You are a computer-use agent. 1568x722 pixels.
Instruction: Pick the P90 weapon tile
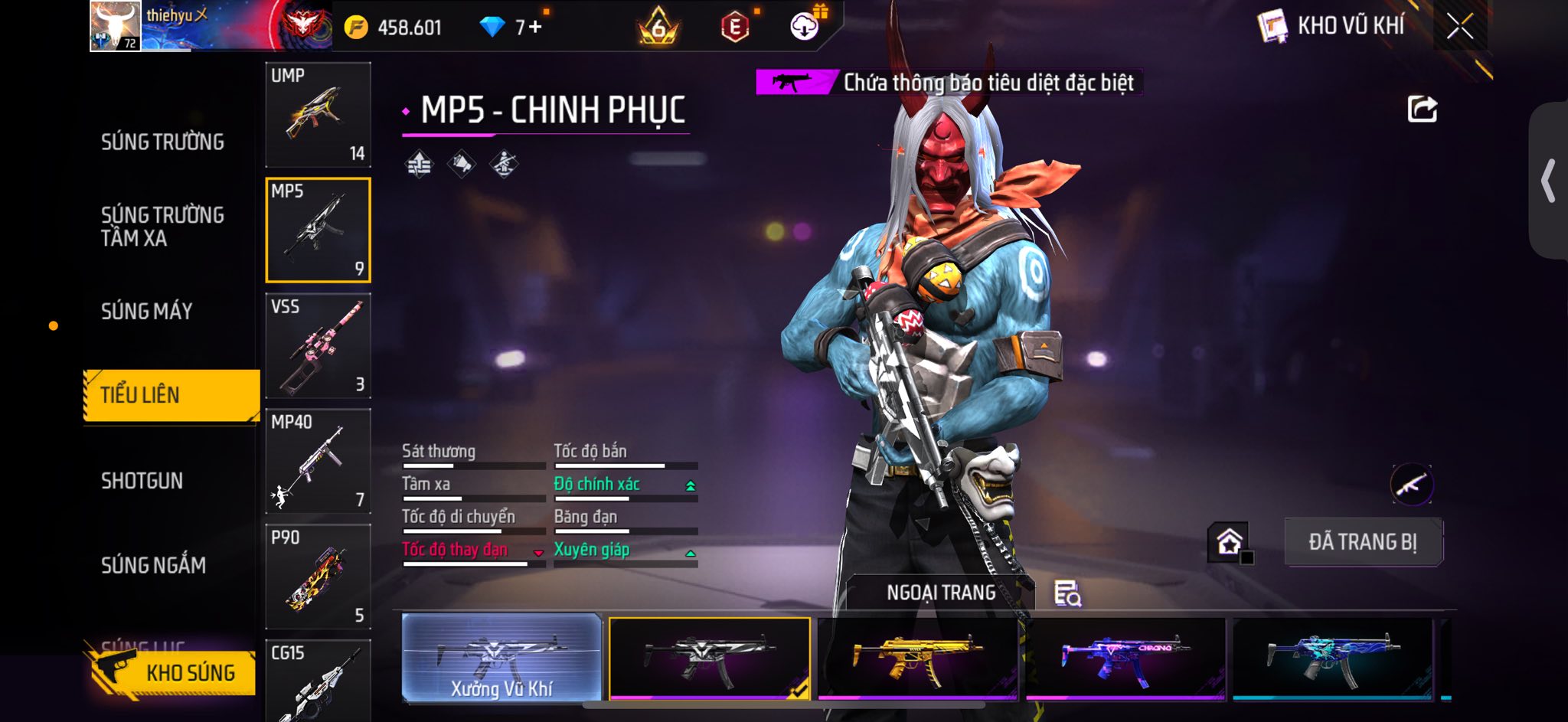[x=318, y=577]
